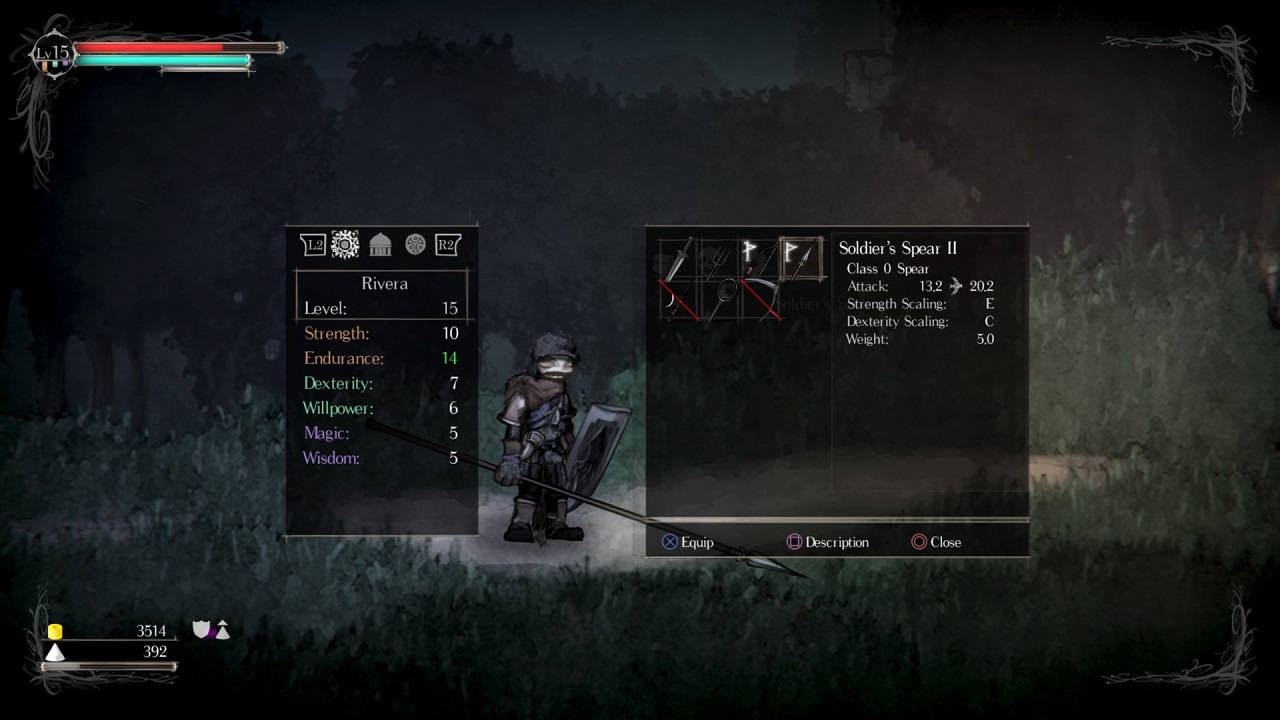1280x720 pixels.
Task: Equip the selected spear
Action: 687,542
